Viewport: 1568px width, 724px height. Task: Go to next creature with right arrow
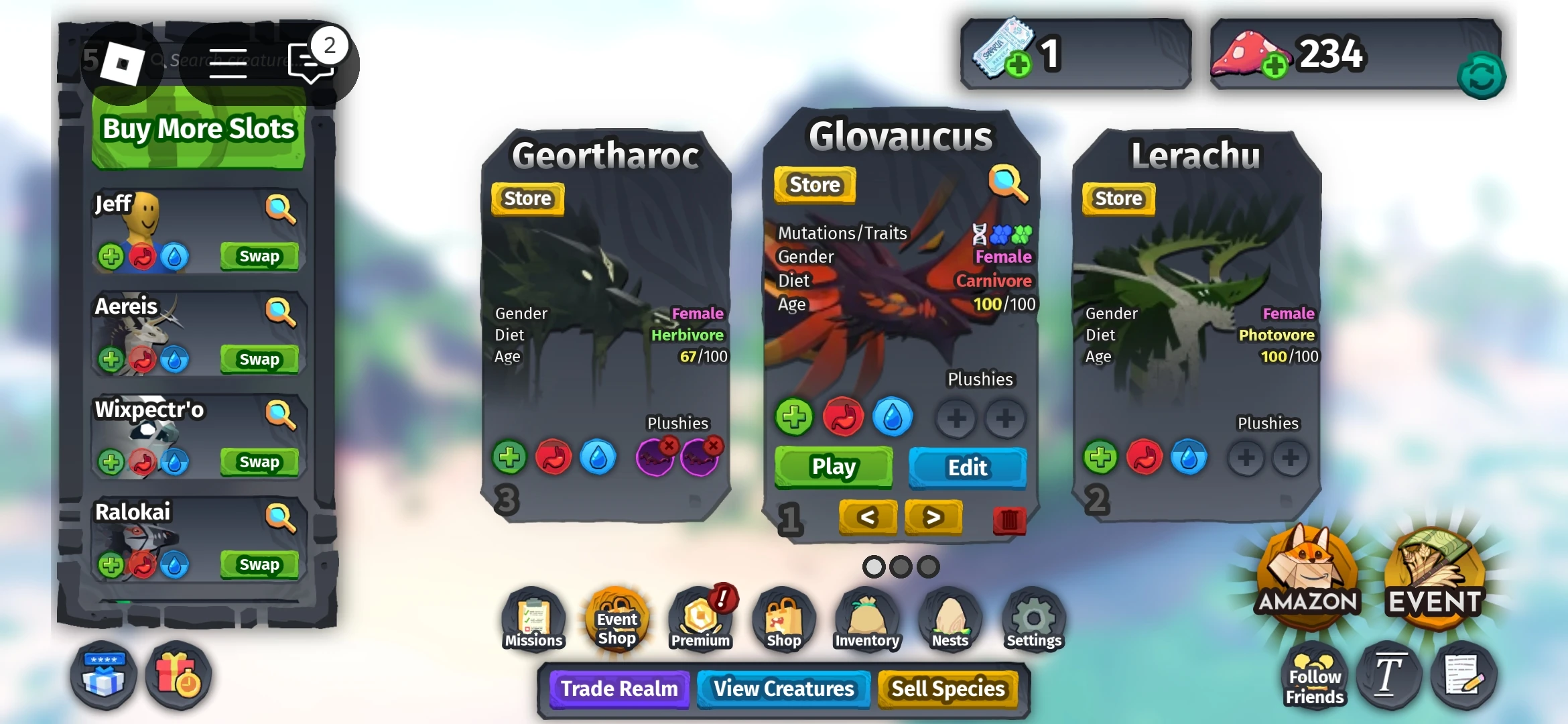click(x=933, y=518)
